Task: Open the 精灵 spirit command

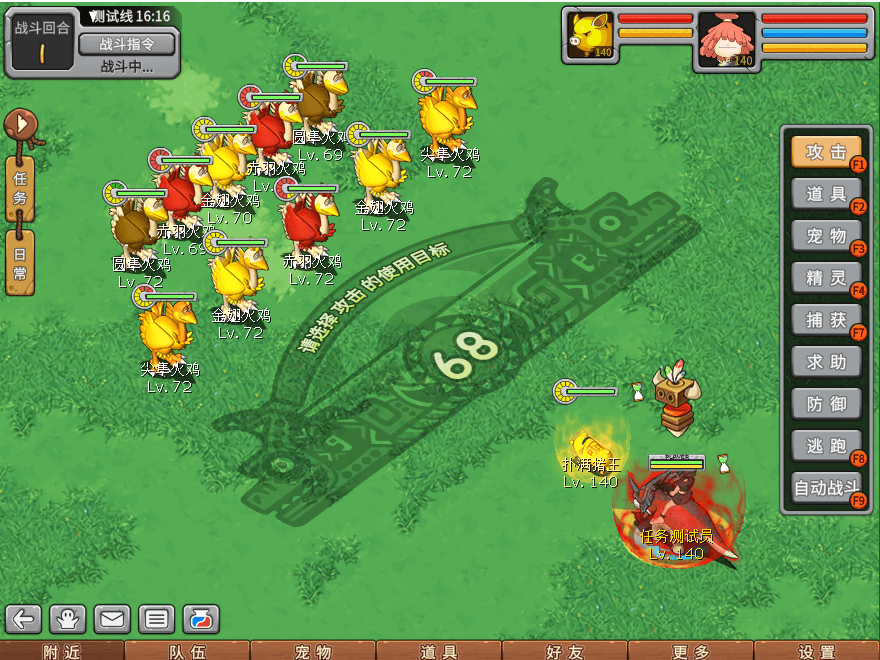Action: (x=826, y=278)
